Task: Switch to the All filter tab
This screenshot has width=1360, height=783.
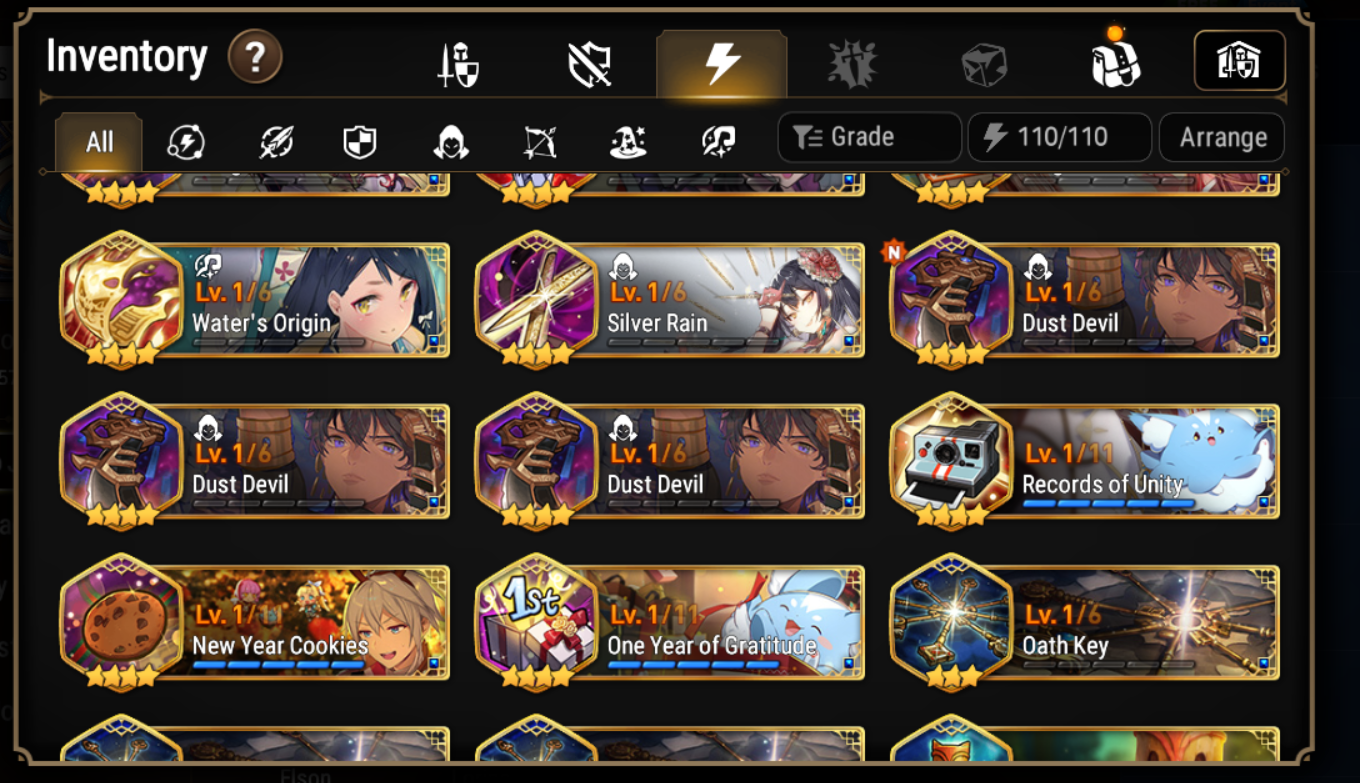Action: click(97, 141)
